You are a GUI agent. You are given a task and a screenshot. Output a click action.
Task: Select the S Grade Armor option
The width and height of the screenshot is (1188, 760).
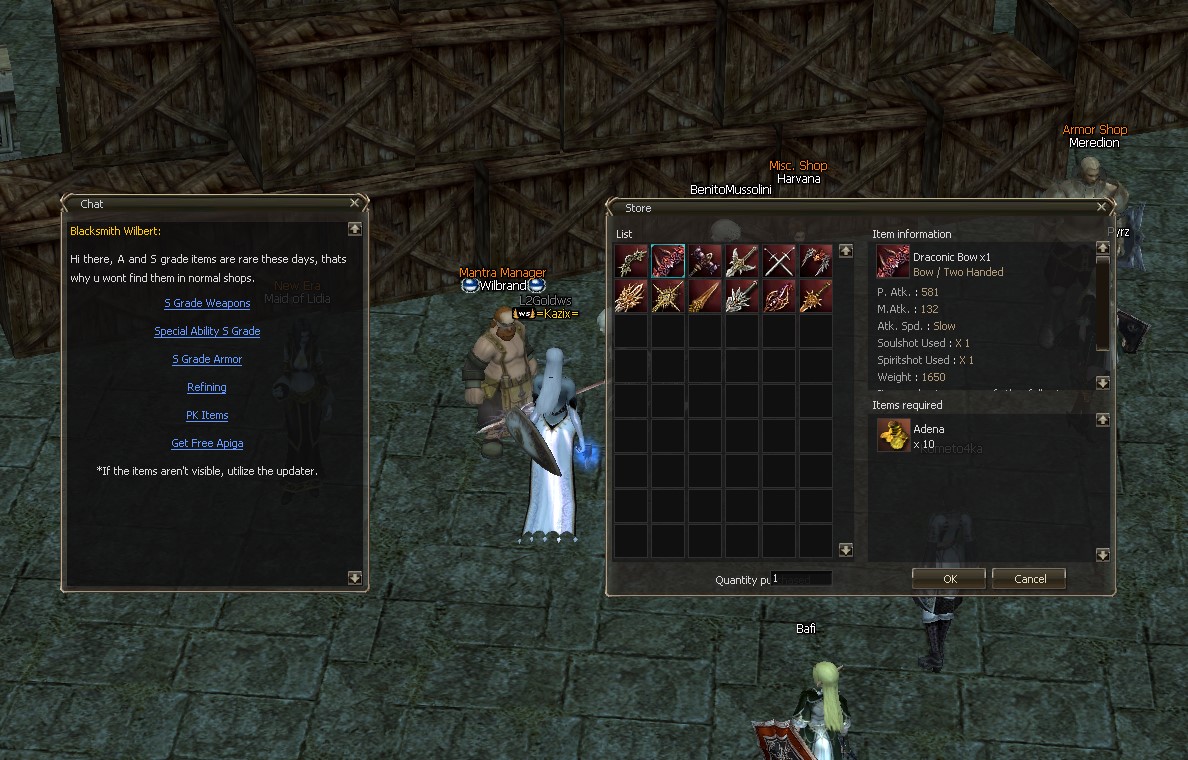(207, 360)
